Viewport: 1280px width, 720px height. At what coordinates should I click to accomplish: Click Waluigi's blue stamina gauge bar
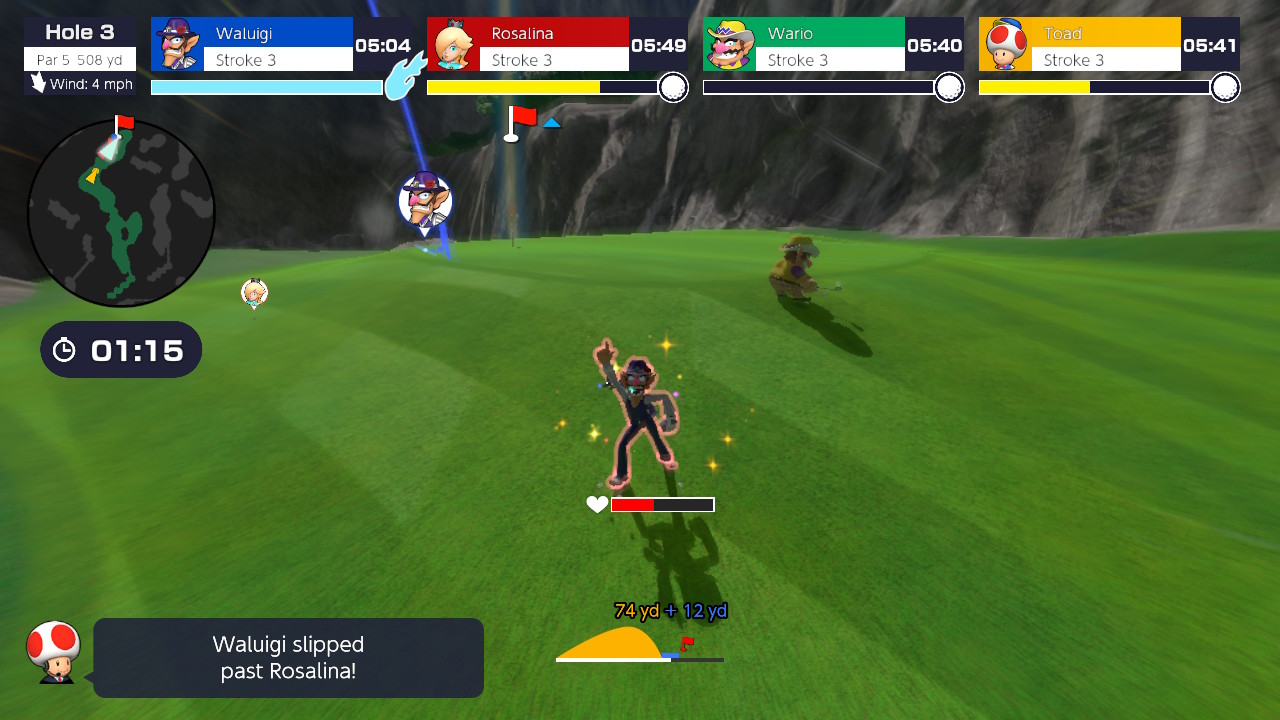(x=265, y=87)
